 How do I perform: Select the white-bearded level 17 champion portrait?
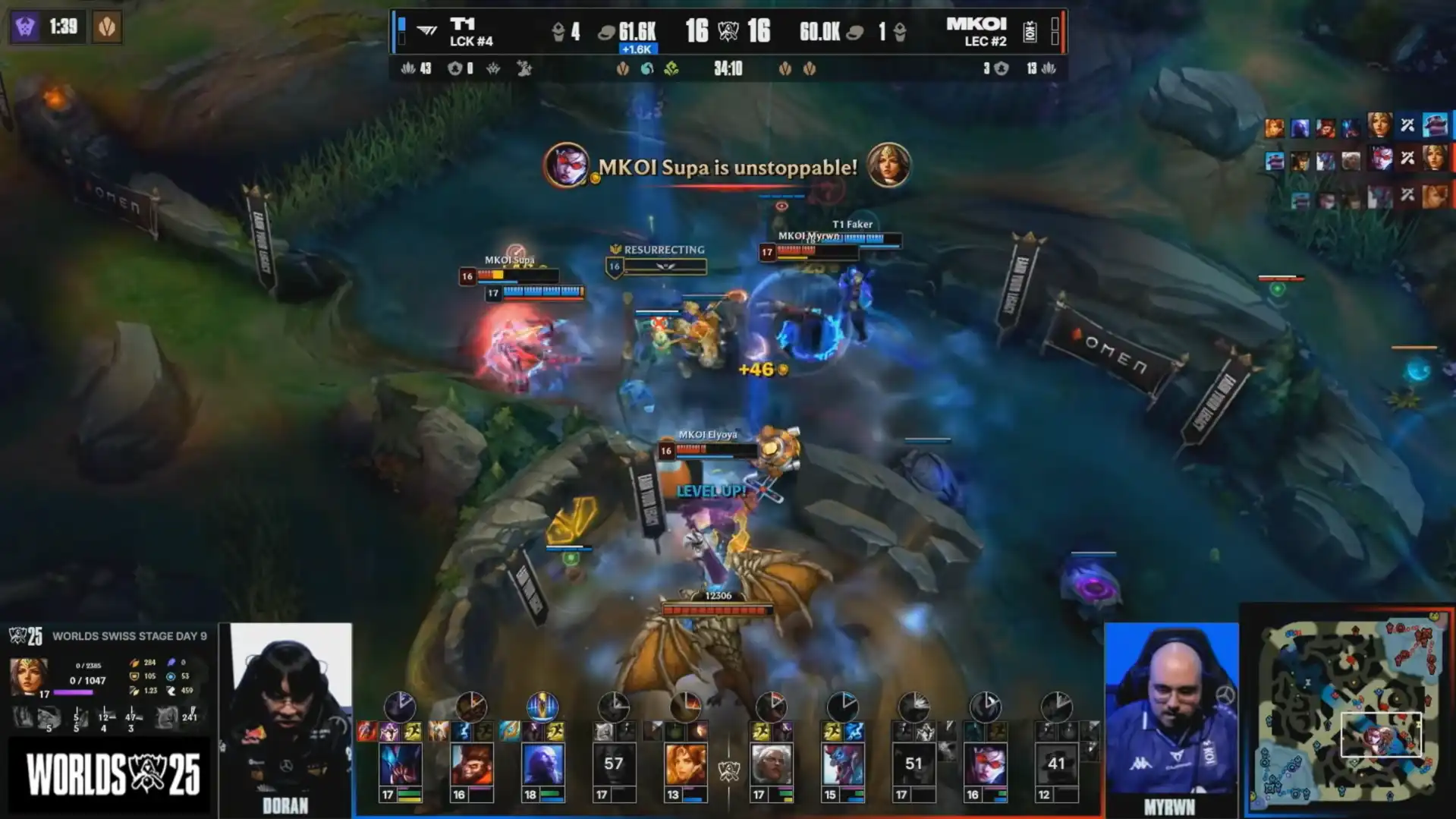coord(771,764)
